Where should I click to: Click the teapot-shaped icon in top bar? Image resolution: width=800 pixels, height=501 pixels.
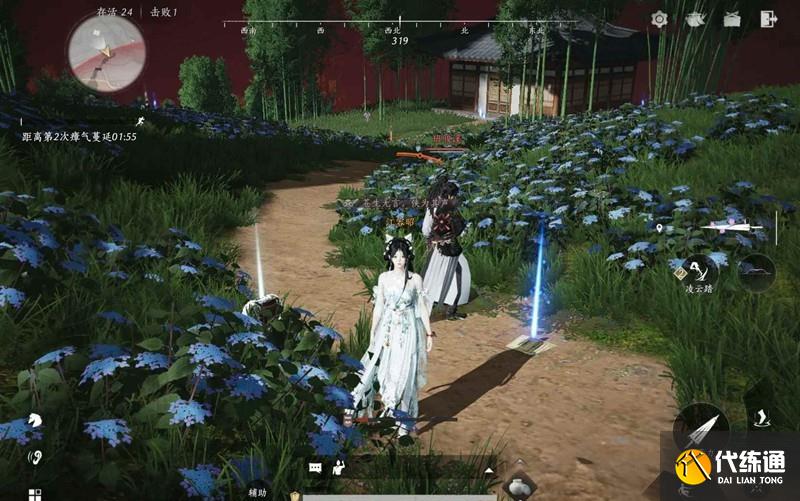695,19
